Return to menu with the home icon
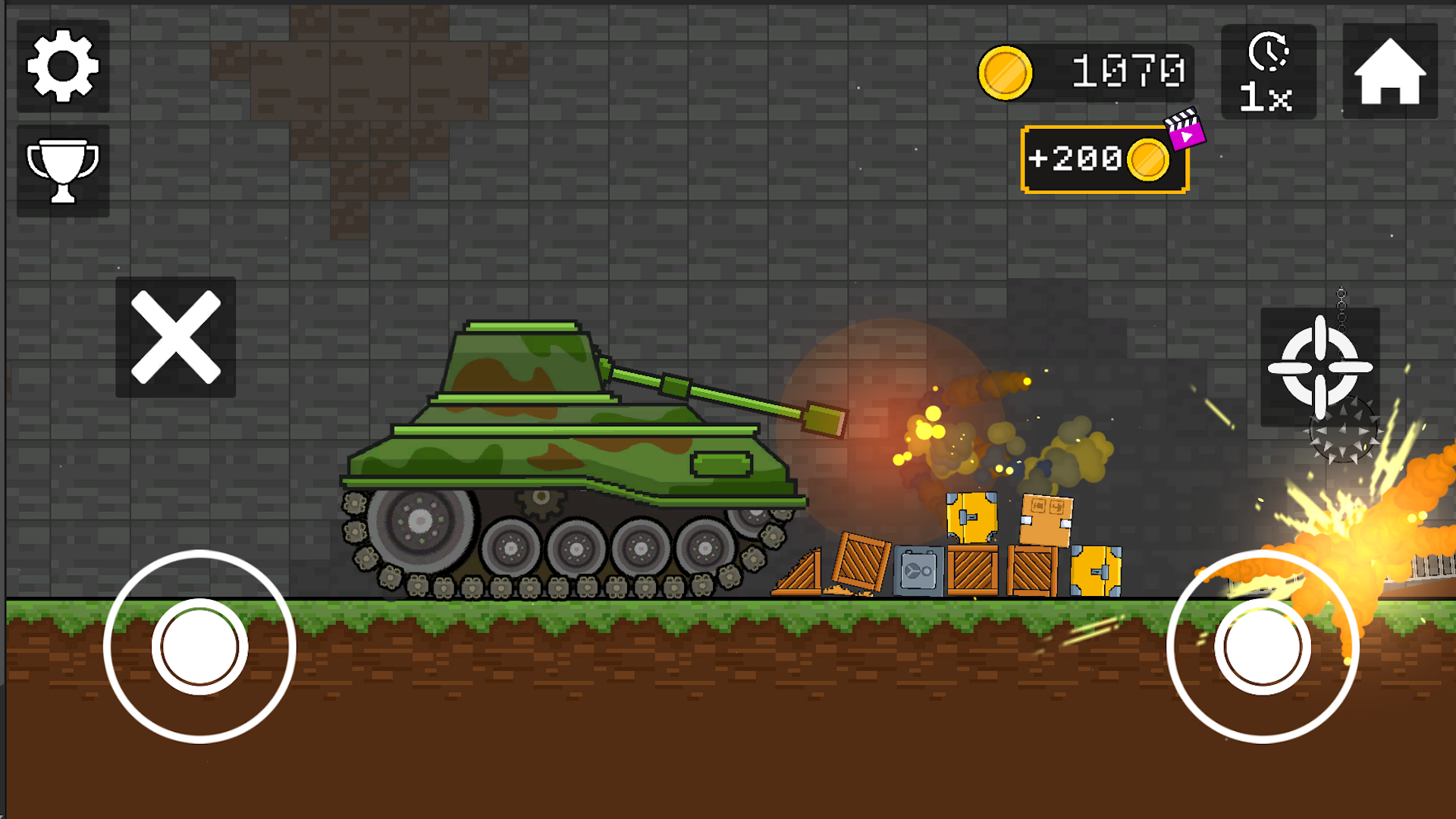Image resolution: width=1456 pixels, height=819 pixels. (x=1389, y=71)
